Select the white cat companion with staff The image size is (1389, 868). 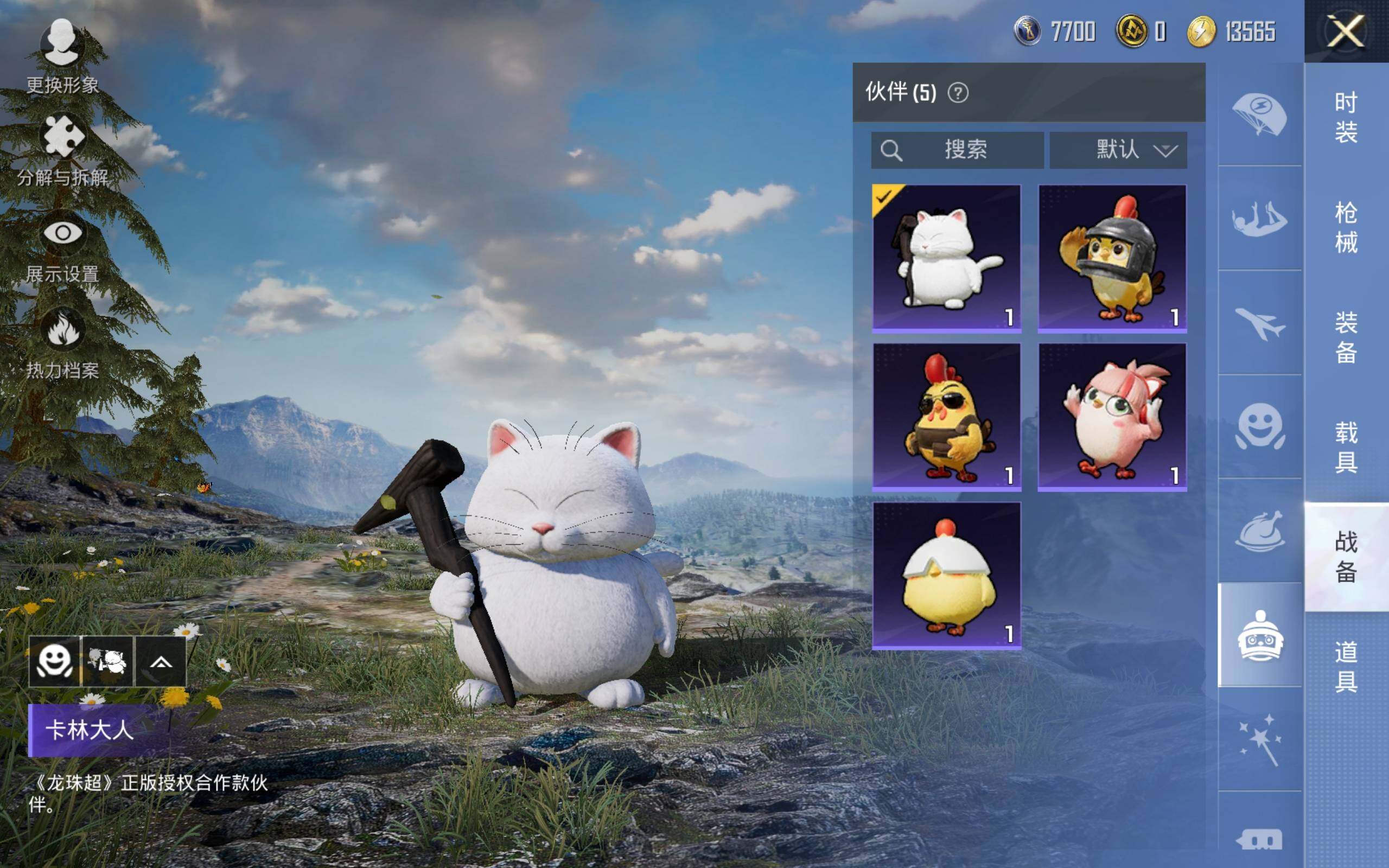click(x=946, y=258)
